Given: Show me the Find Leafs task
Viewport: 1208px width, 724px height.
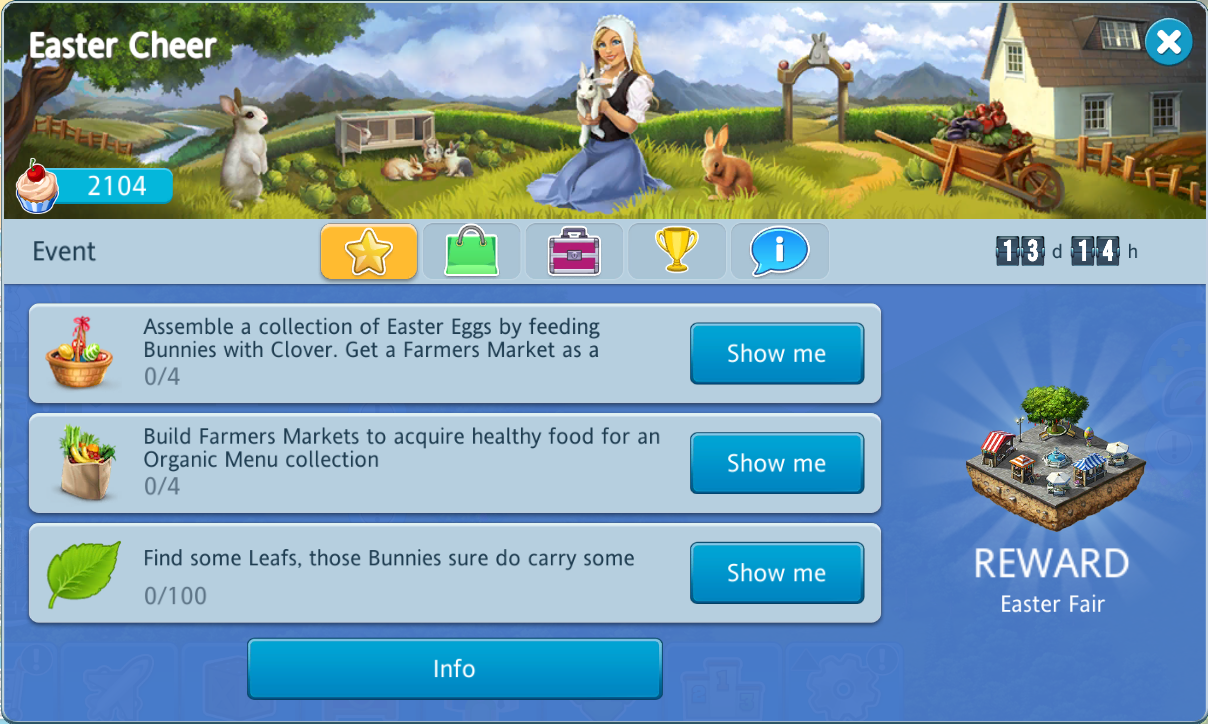Looking at the screenshot, I should click(776, 573).
